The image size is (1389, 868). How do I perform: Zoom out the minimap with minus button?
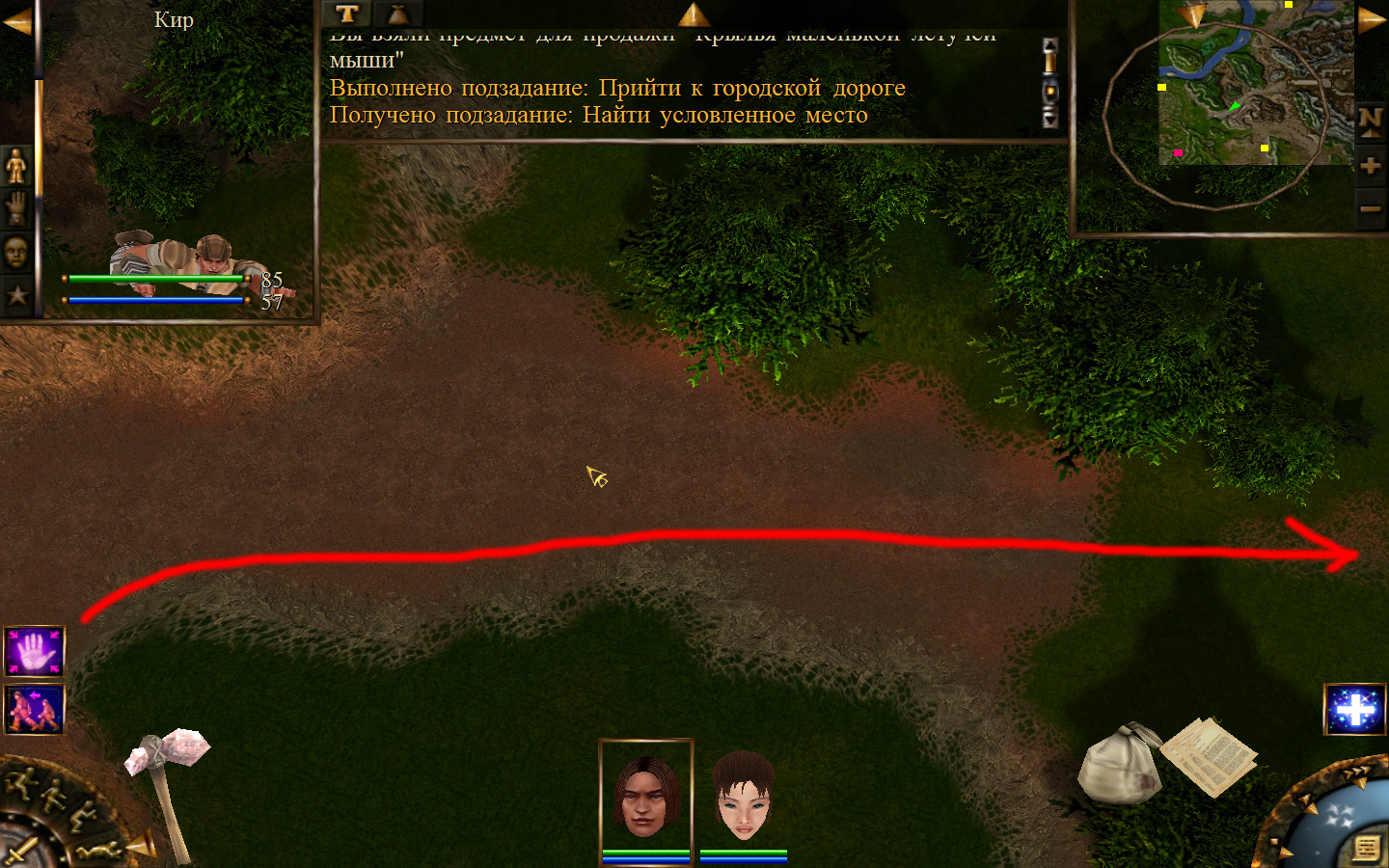(1371, 208)
